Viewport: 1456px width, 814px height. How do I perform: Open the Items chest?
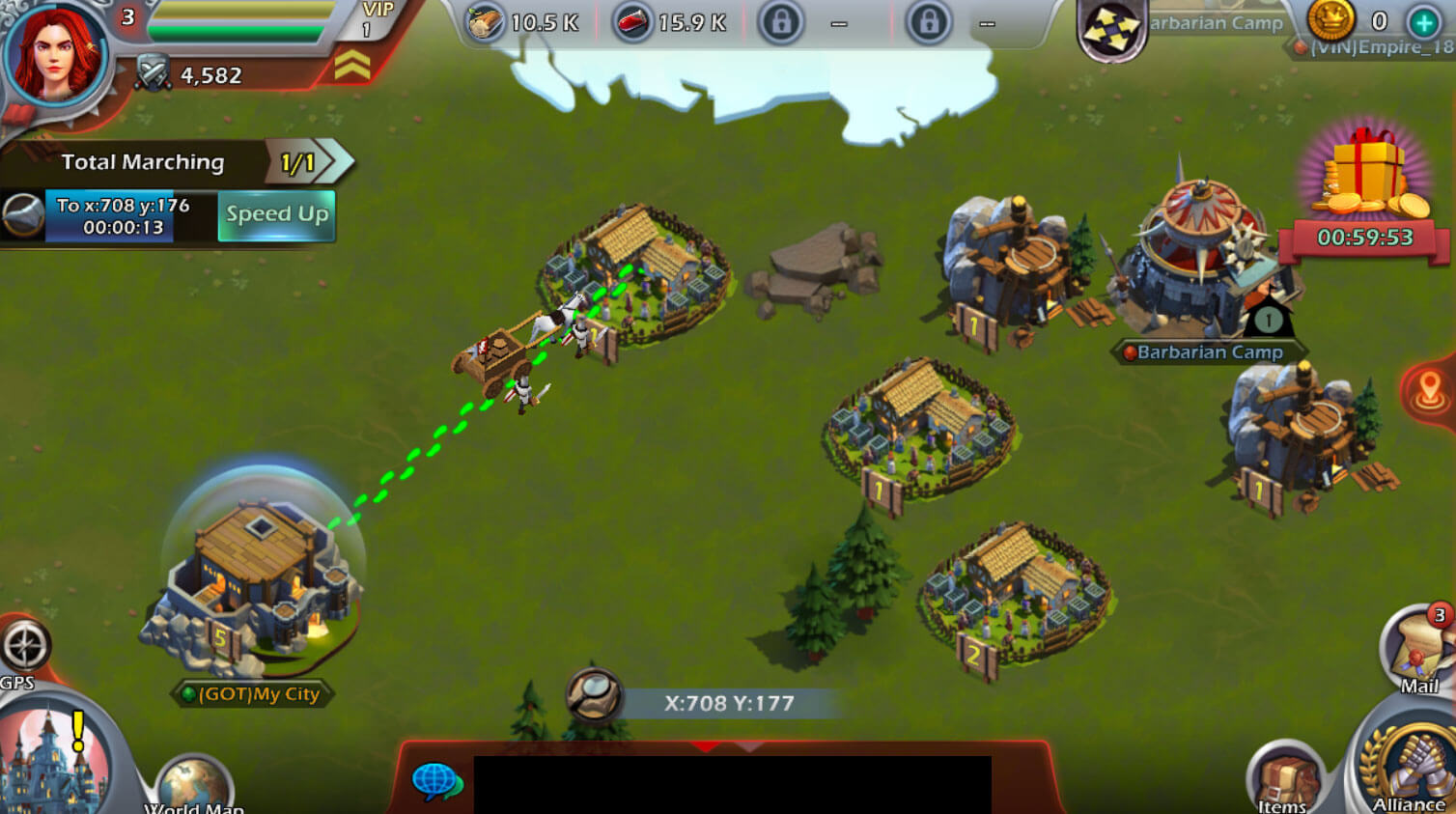point(1284,780)
